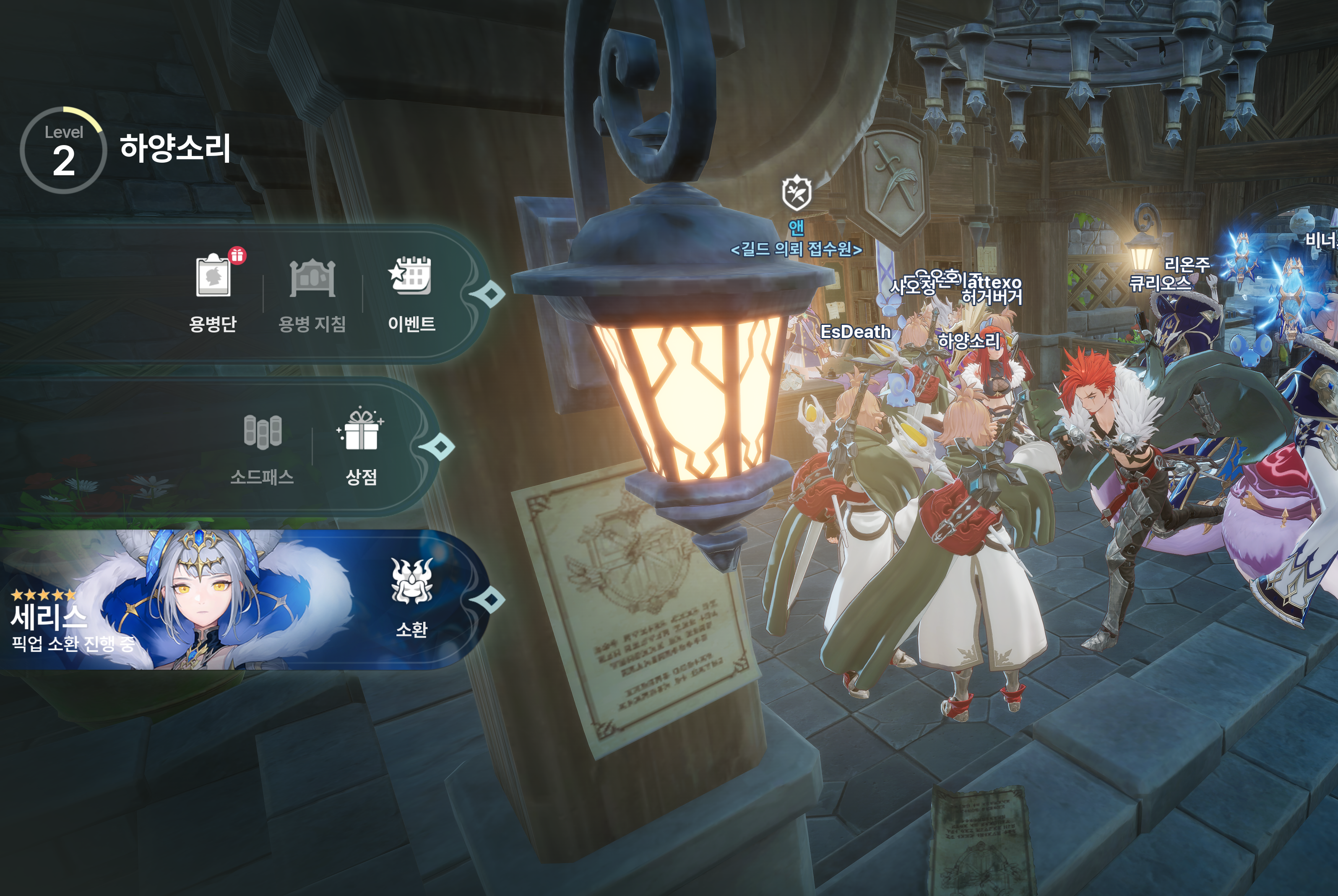Open the 소드패스 pass menu
Image resolution: width=1338 pixels, height=896 pixels.
click(262, 447)
